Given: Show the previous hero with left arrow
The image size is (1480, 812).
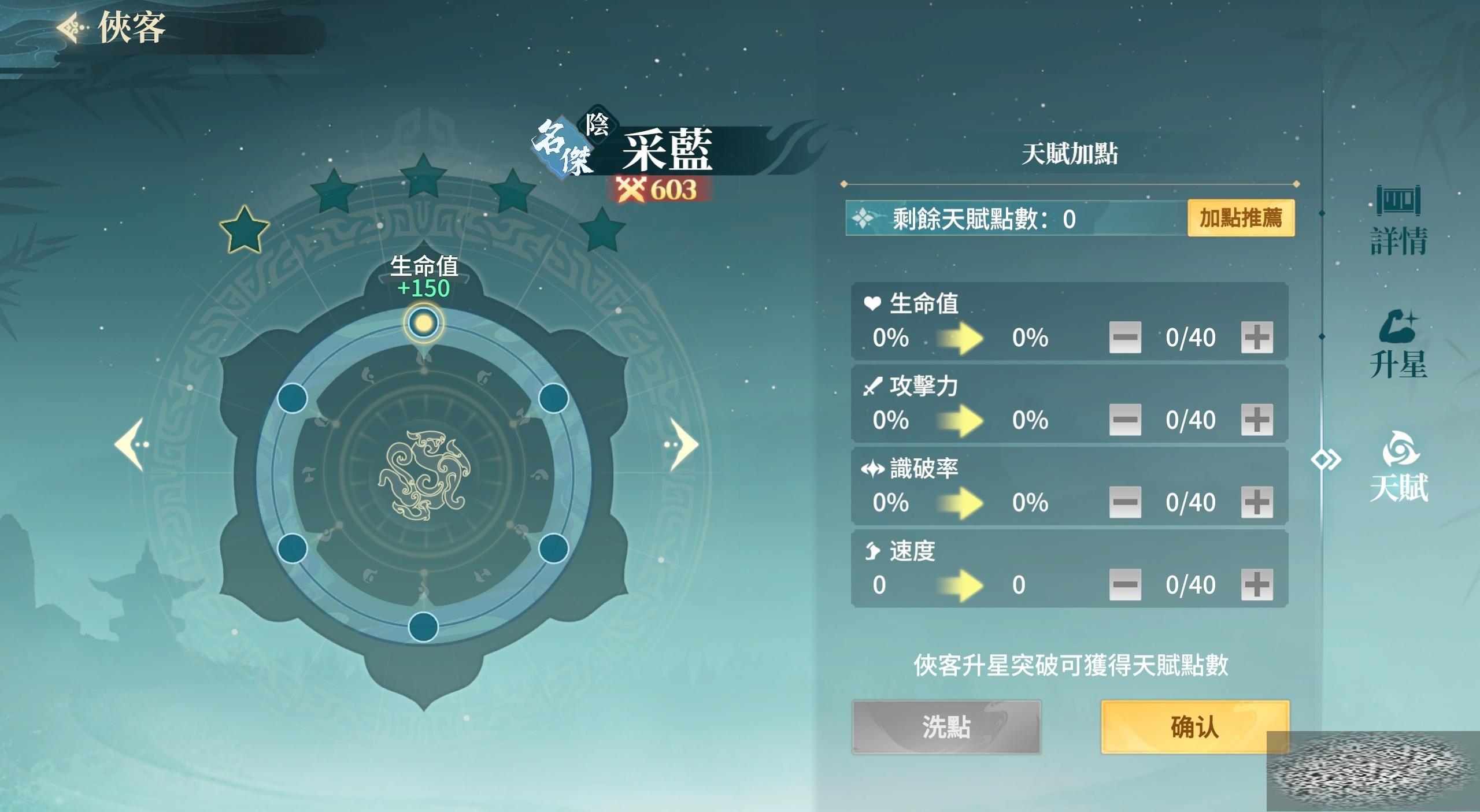Looking at the screenshot, I should click(x=131, y=444).
